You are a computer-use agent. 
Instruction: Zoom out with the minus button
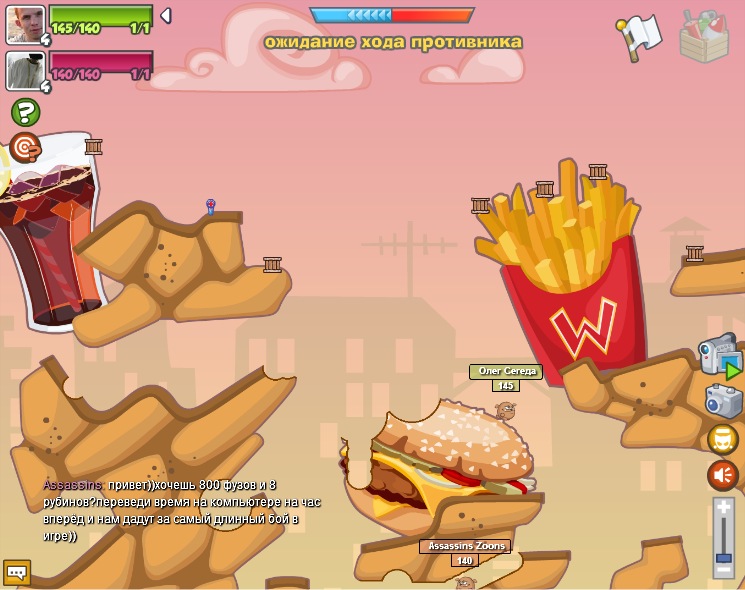723,570
